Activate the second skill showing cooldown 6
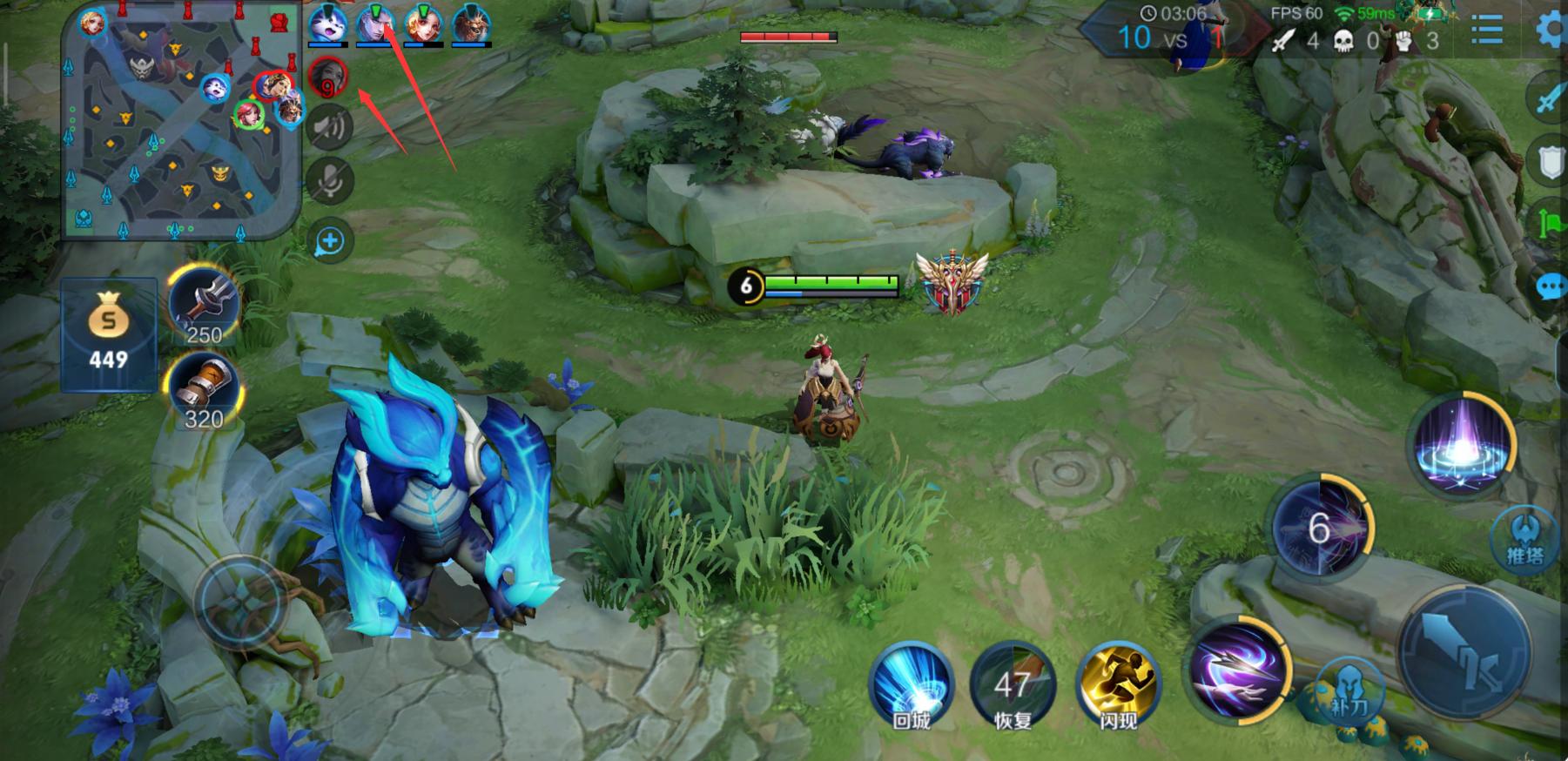The image size is (1568, 761). (x=1319, y=526)
